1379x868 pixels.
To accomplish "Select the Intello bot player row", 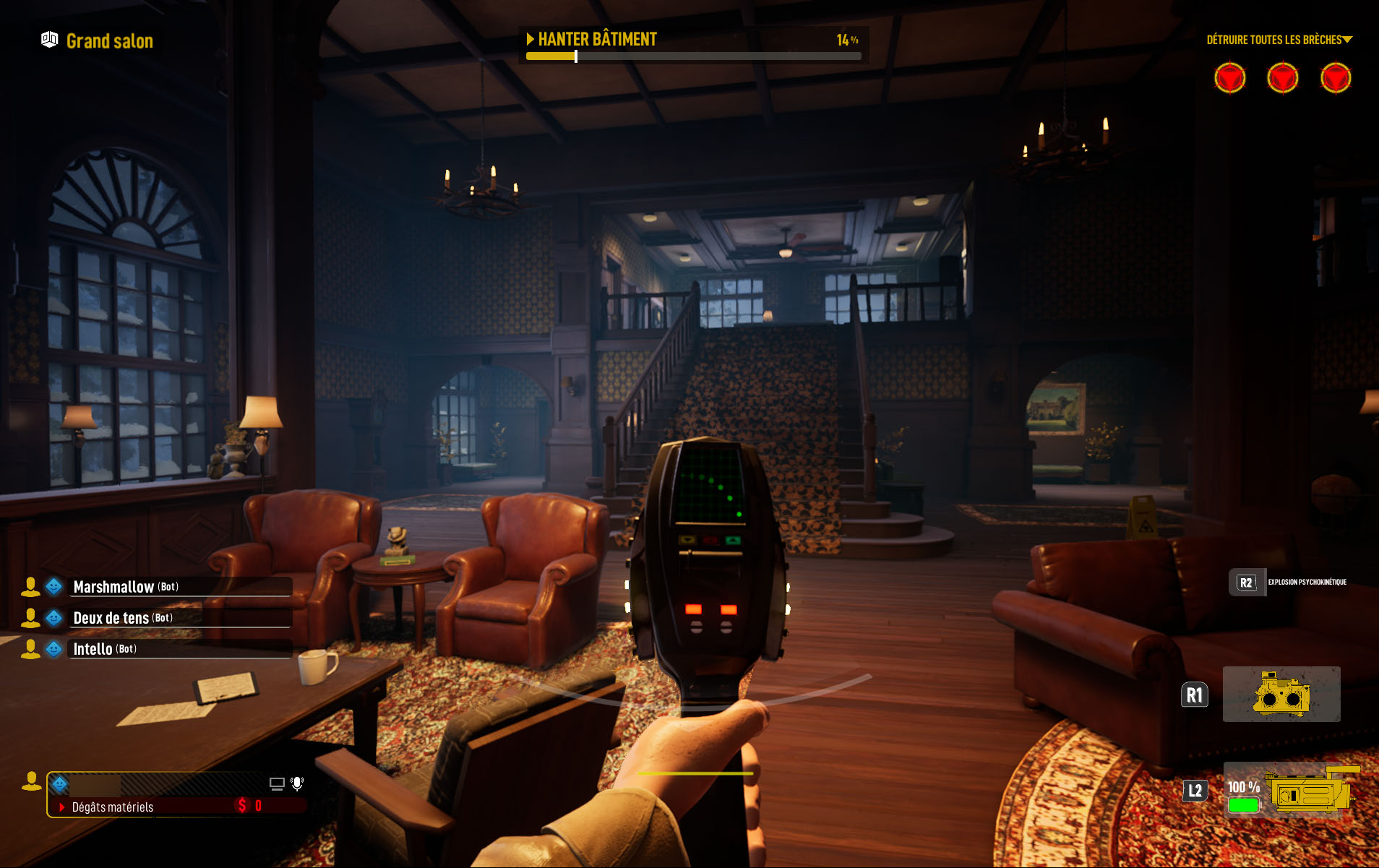I will pos(158,649).
